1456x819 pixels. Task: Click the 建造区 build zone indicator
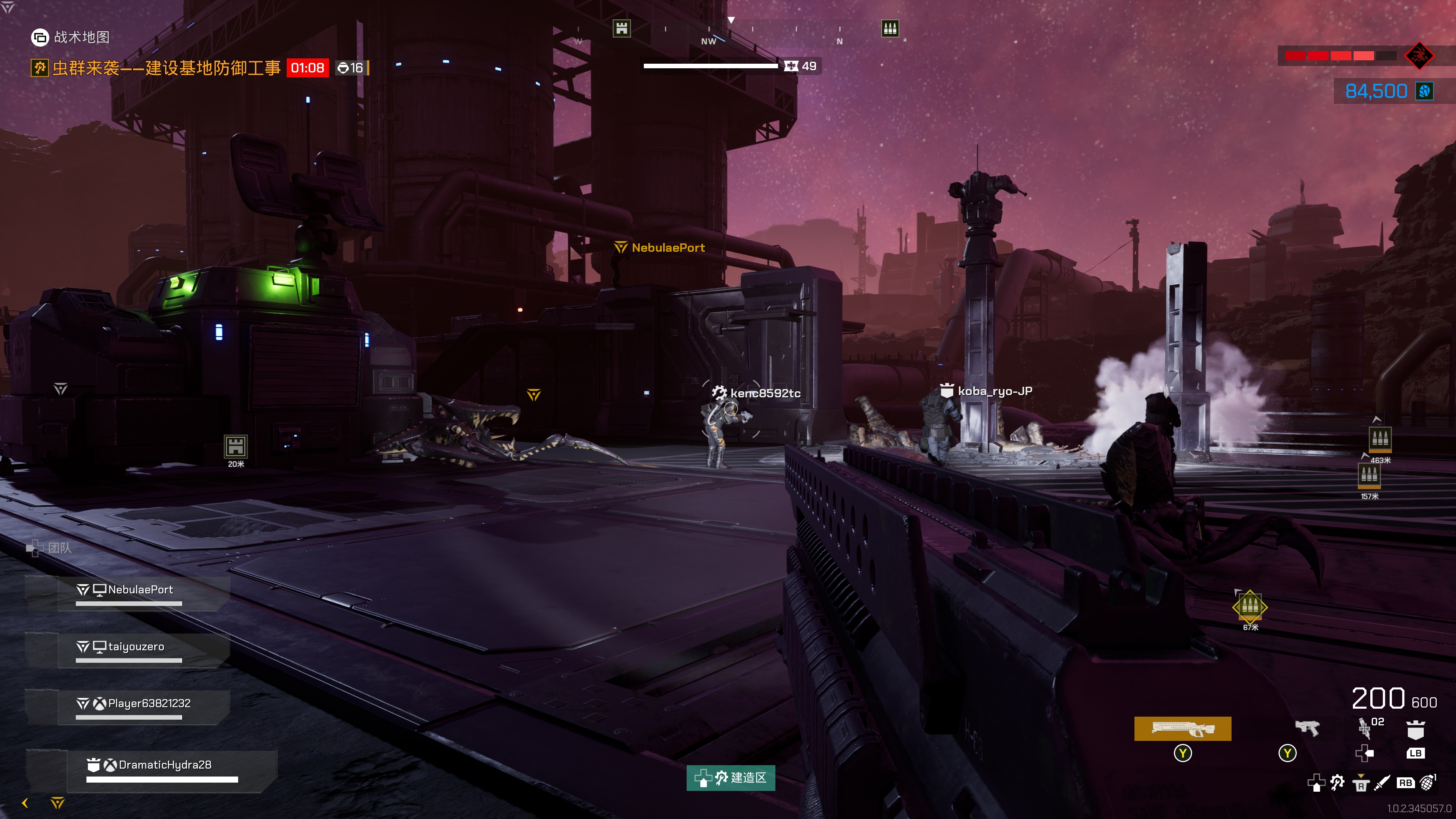[x=730, y=778]
